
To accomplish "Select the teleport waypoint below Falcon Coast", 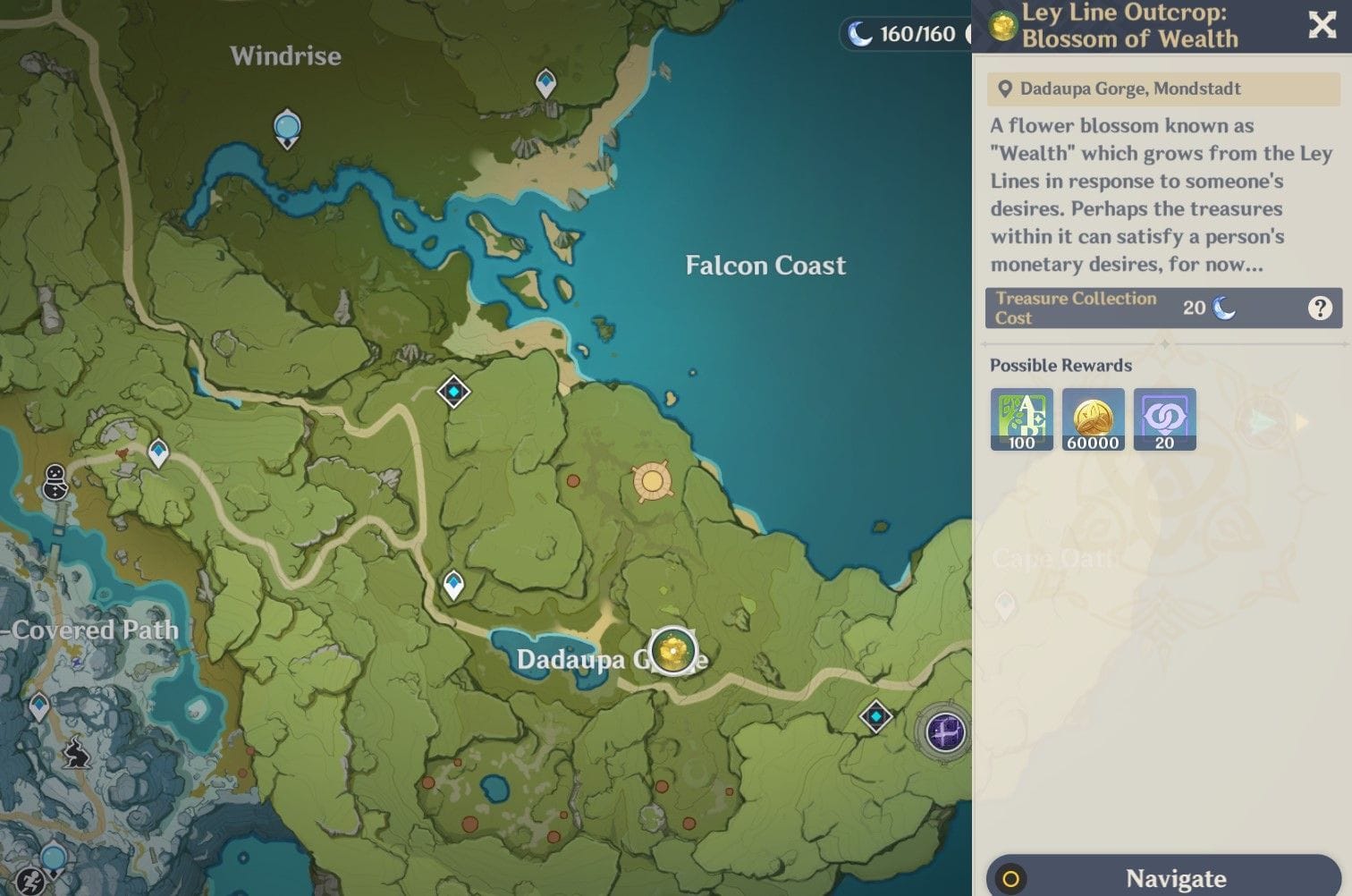I will [454, 390].
